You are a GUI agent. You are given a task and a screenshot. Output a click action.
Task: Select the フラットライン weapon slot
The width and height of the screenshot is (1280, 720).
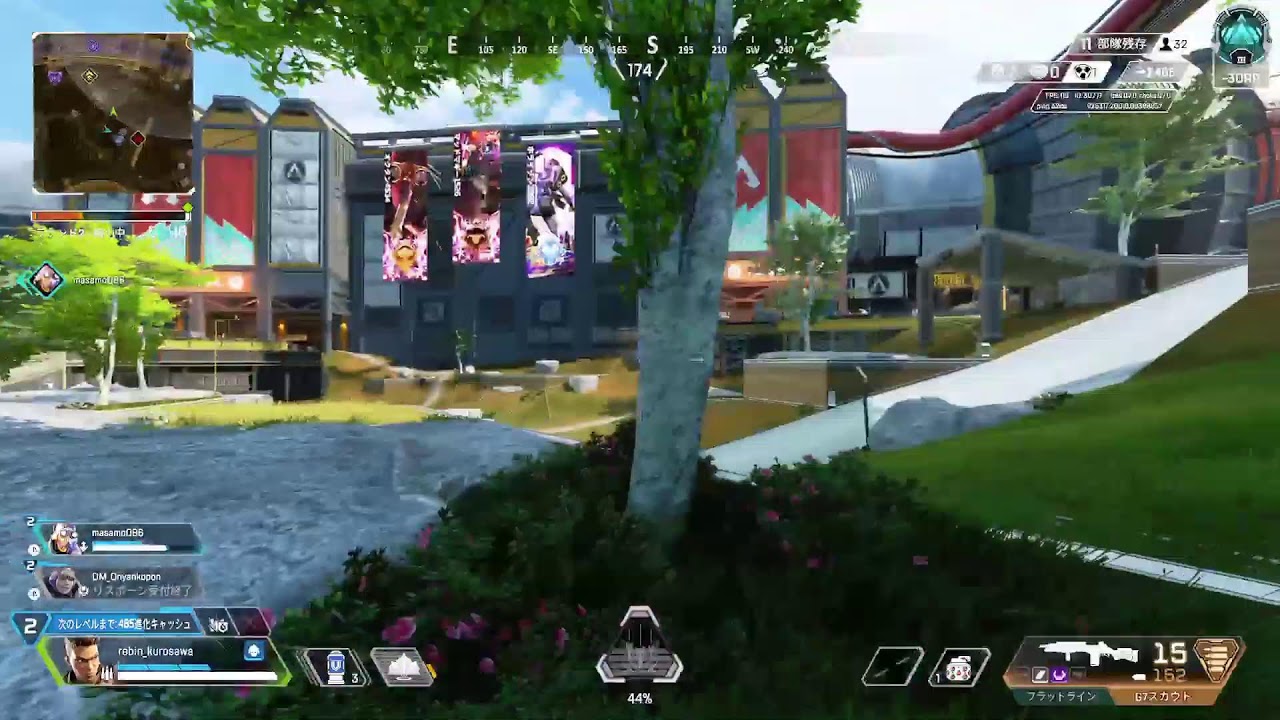1062,696
